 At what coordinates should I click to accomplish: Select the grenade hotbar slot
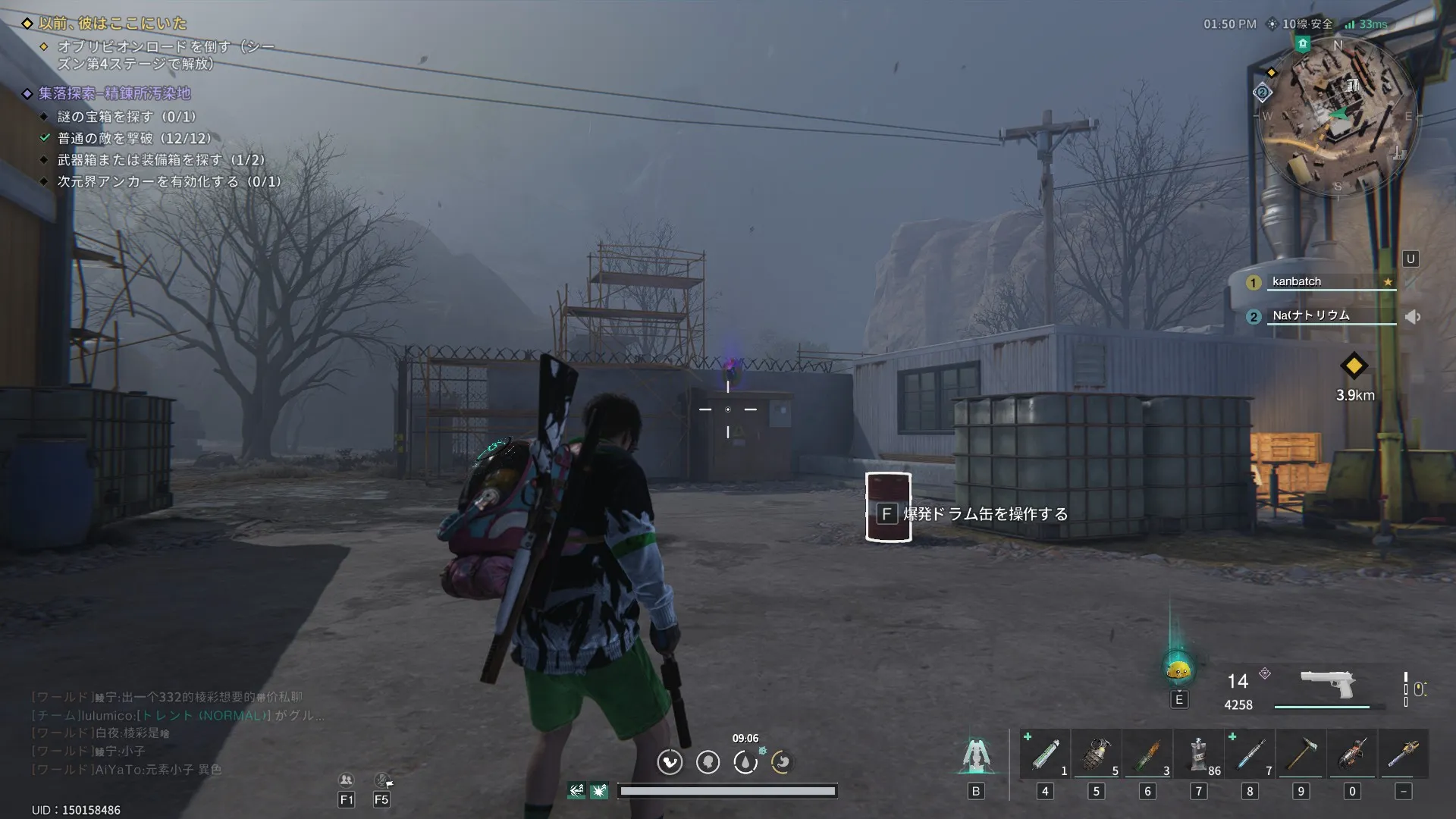click(x=1096, y=754)
